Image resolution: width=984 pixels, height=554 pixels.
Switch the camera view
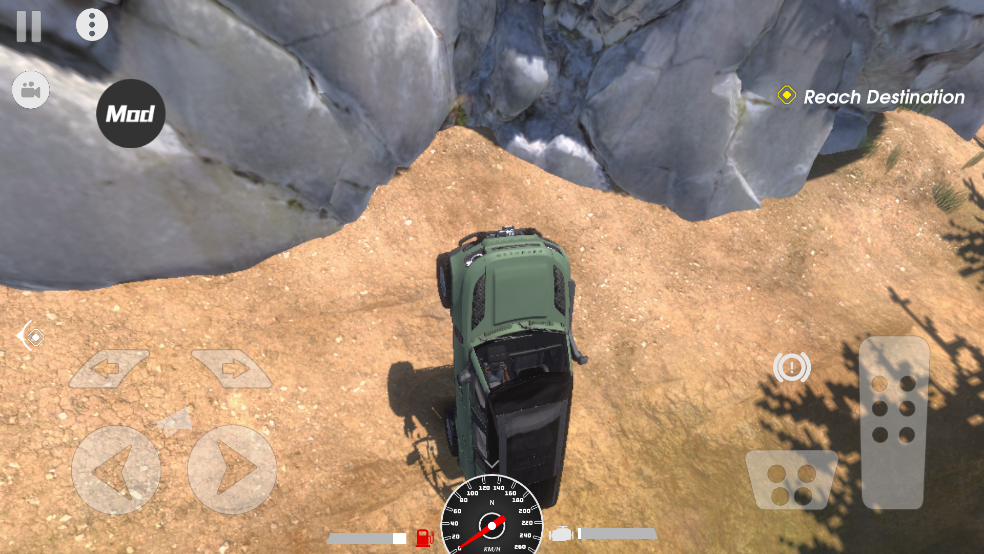(30, 91)
